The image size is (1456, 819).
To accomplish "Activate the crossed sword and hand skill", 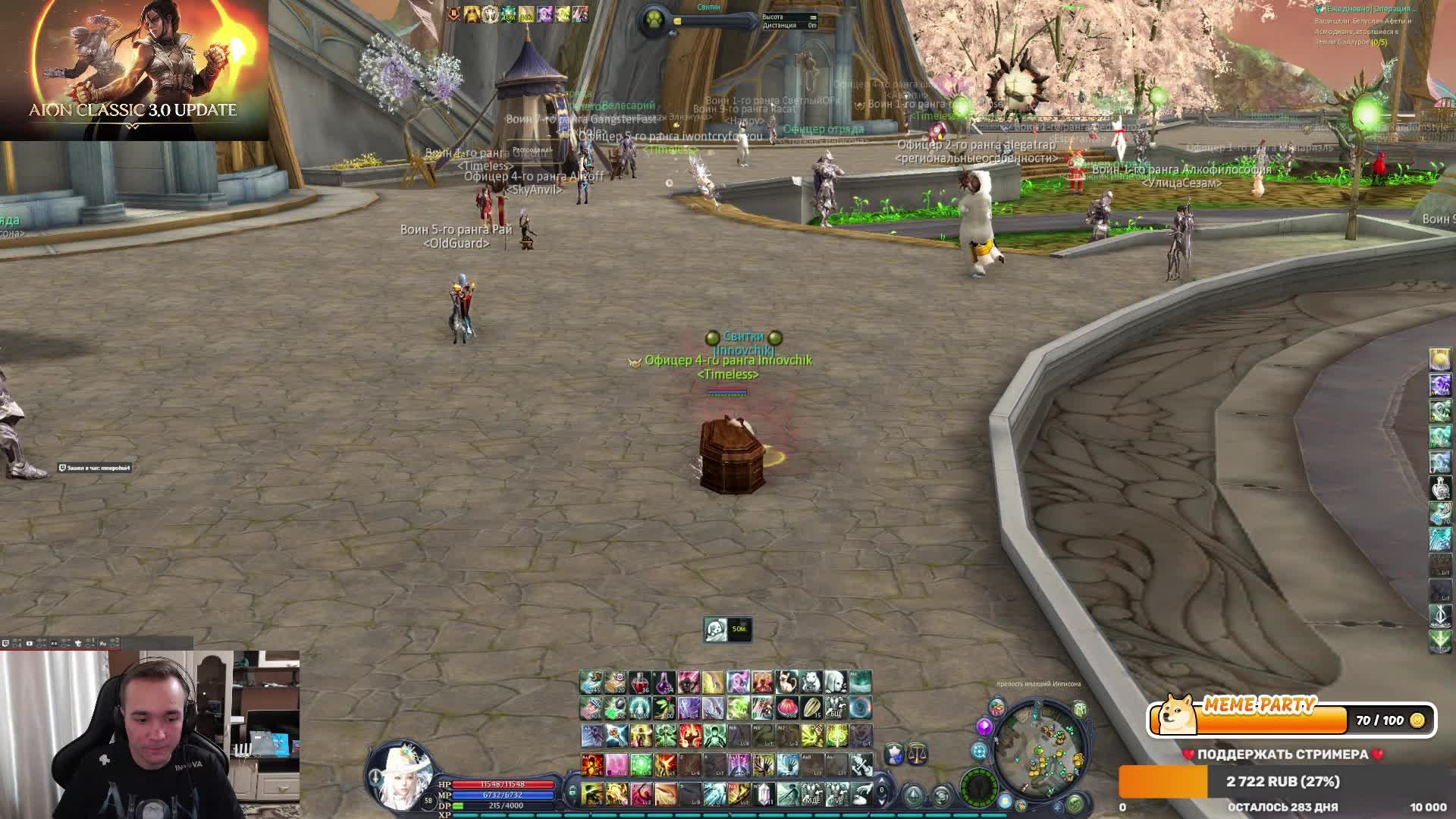I will pyautogui.click(x=861, y=764).
